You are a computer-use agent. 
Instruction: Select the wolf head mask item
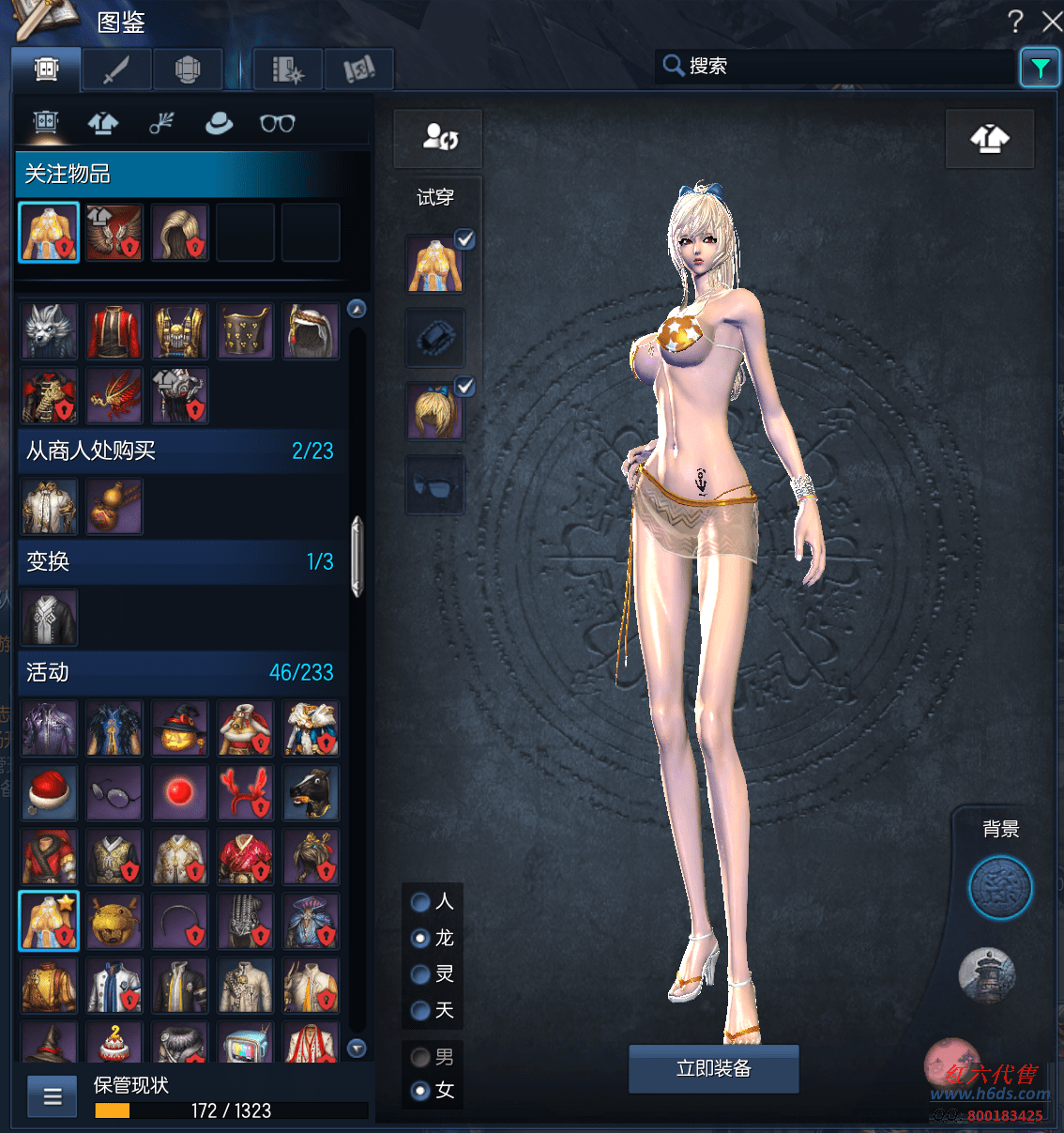[x=49, y=330]
